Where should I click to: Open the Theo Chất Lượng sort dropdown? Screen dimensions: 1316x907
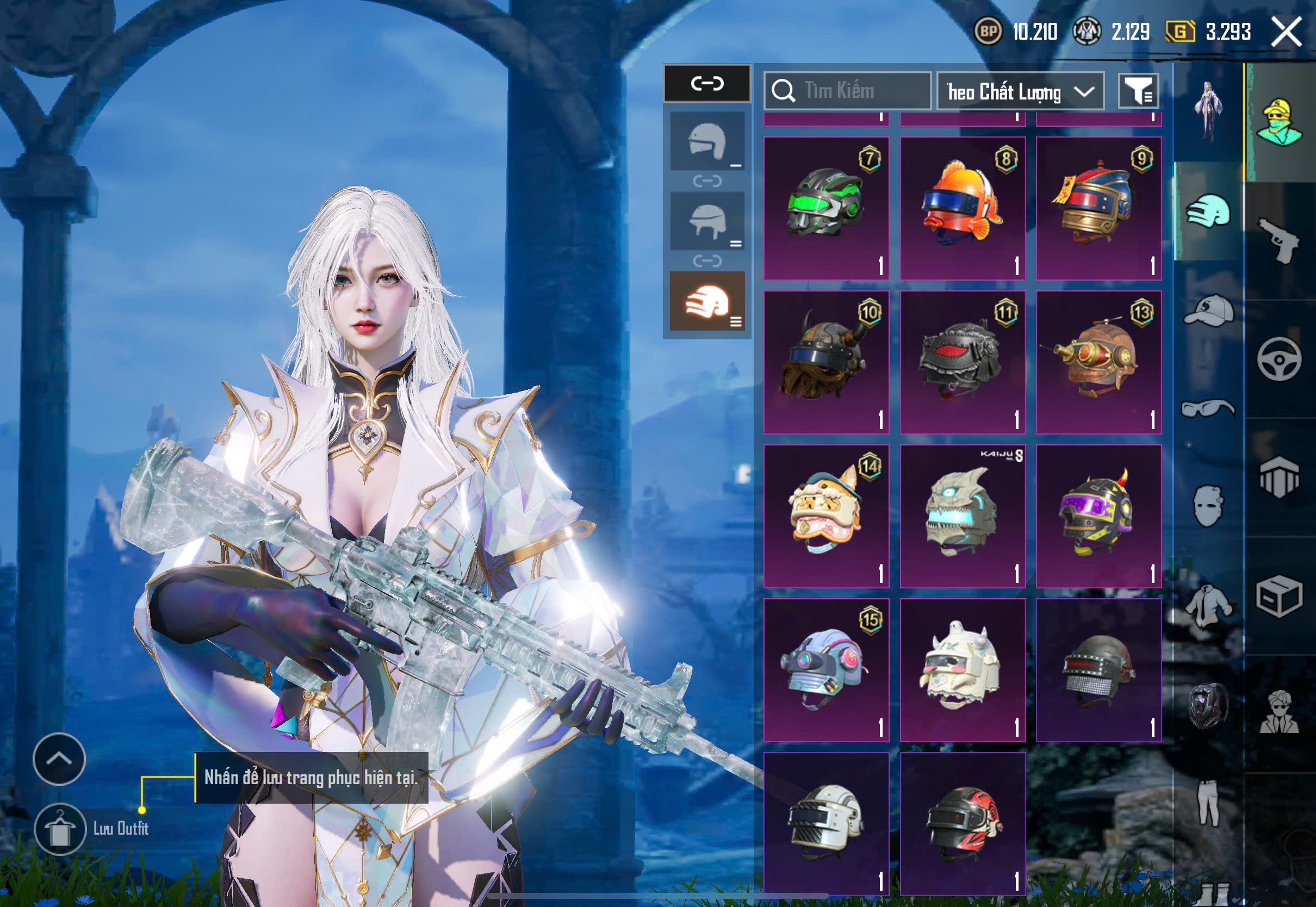coord(1020,91)
